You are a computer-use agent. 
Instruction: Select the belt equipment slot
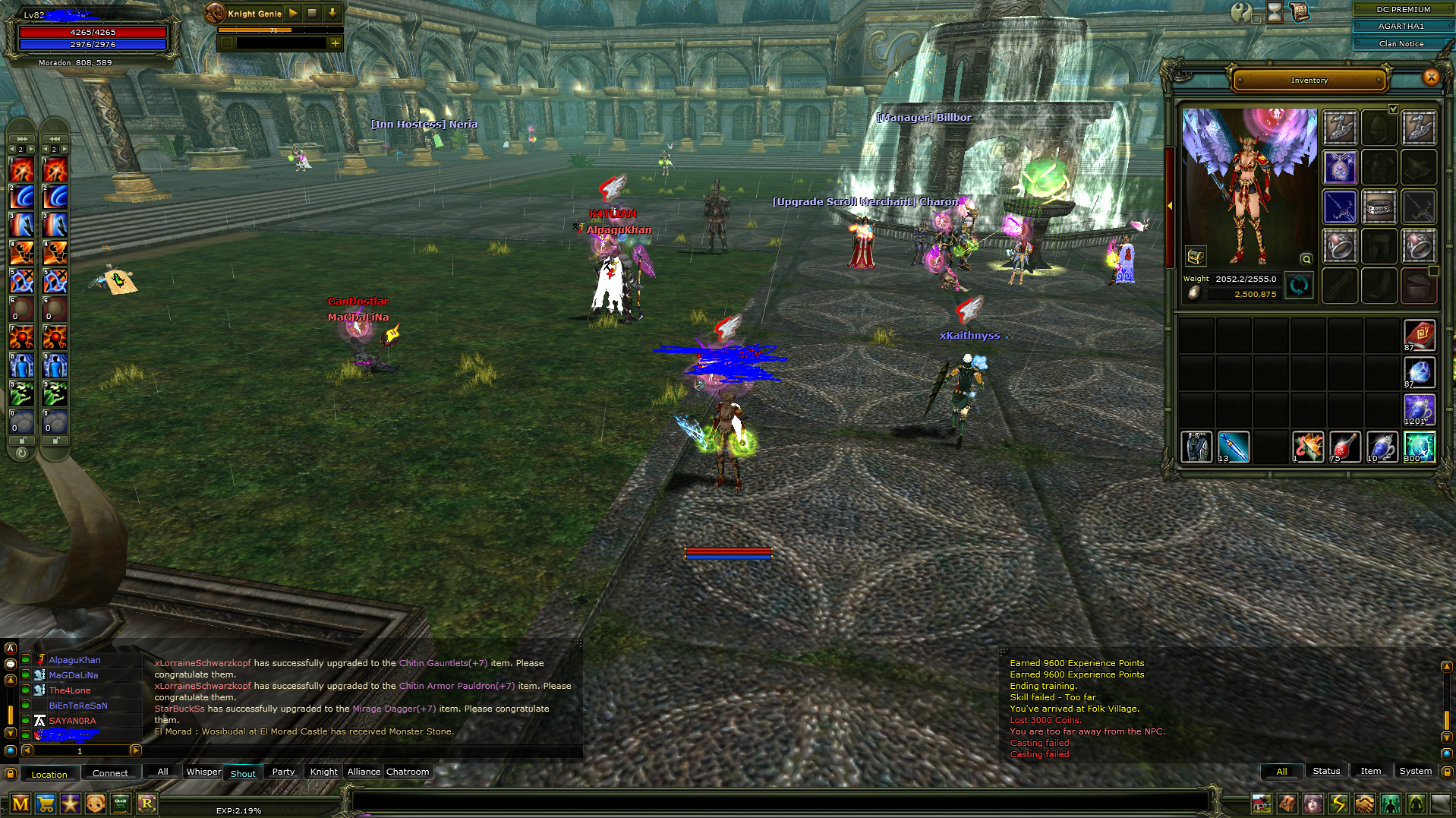click(x=1379, y=207)
